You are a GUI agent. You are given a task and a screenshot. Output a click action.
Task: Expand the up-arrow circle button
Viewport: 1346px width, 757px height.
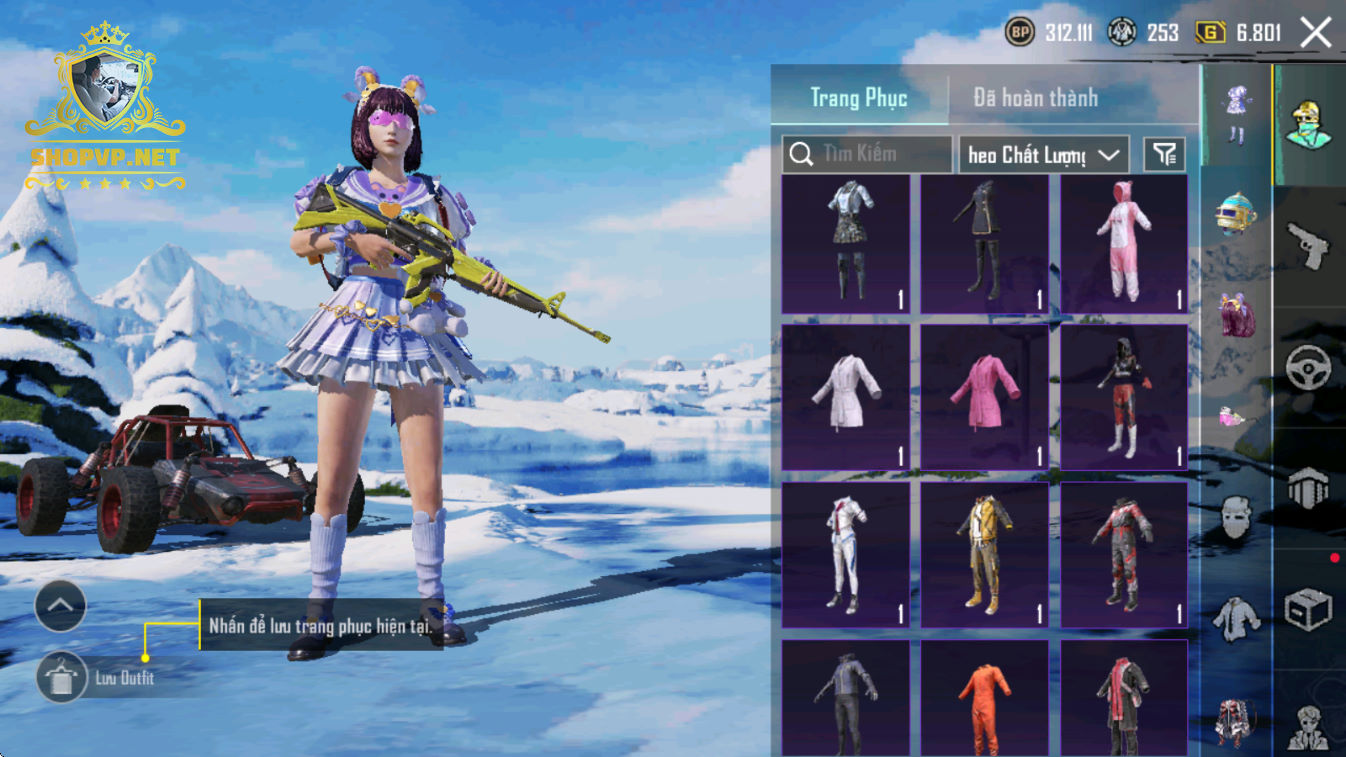(x=60, y=605)
